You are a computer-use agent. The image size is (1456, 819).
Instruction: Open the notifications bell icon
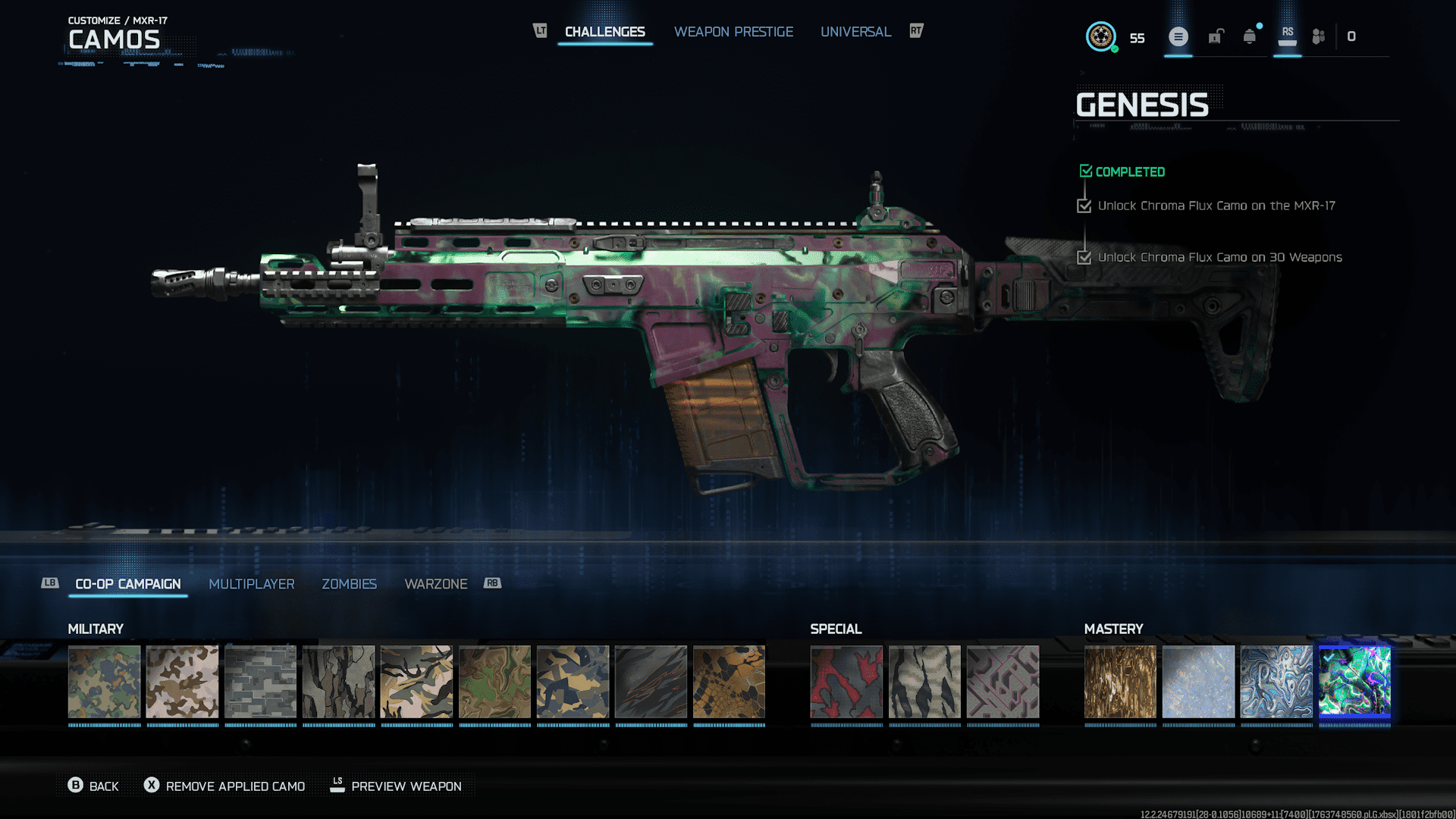[x=1250, y=36]
